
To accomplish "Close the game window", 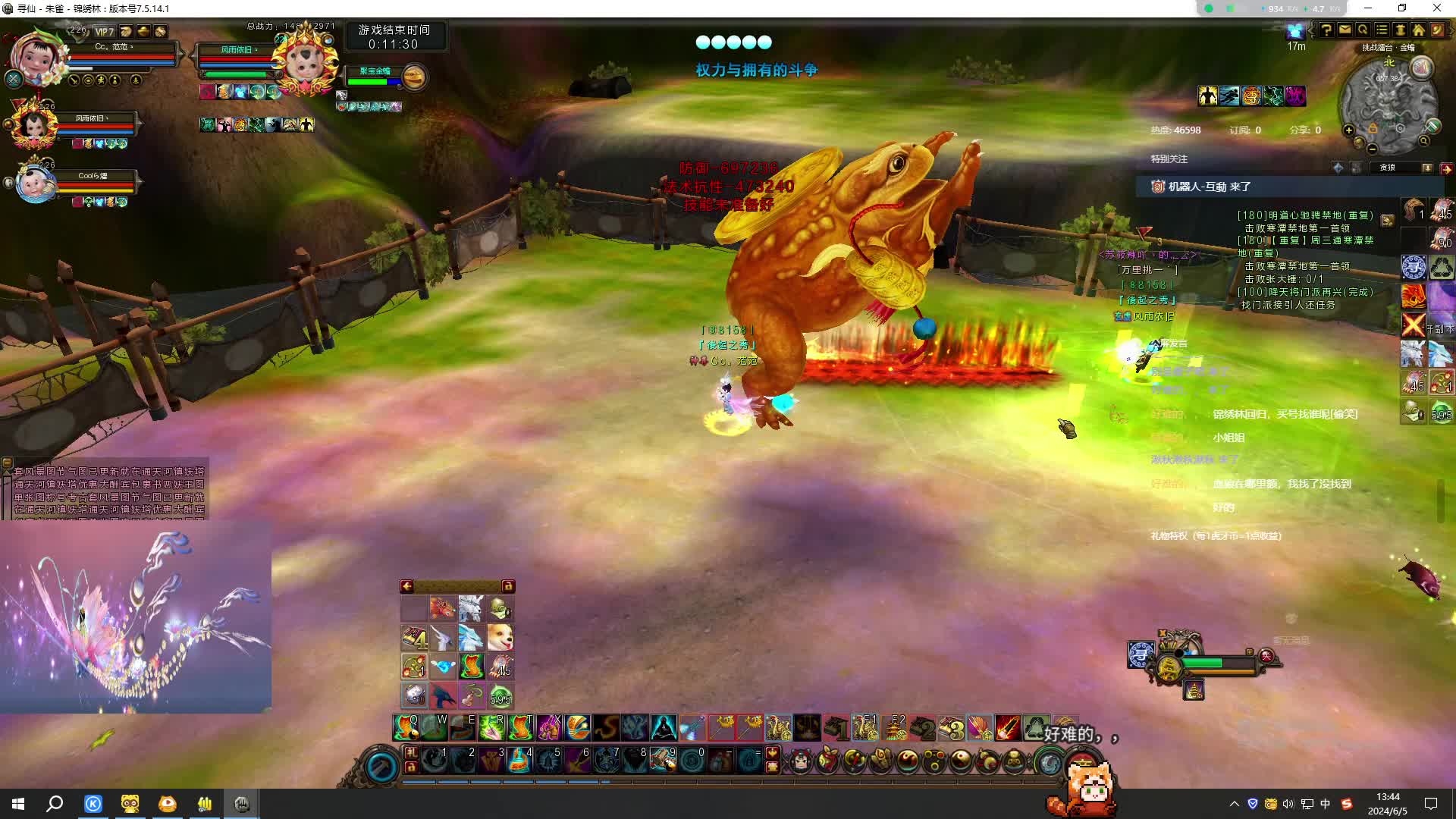I will (x=1436, y=8).
